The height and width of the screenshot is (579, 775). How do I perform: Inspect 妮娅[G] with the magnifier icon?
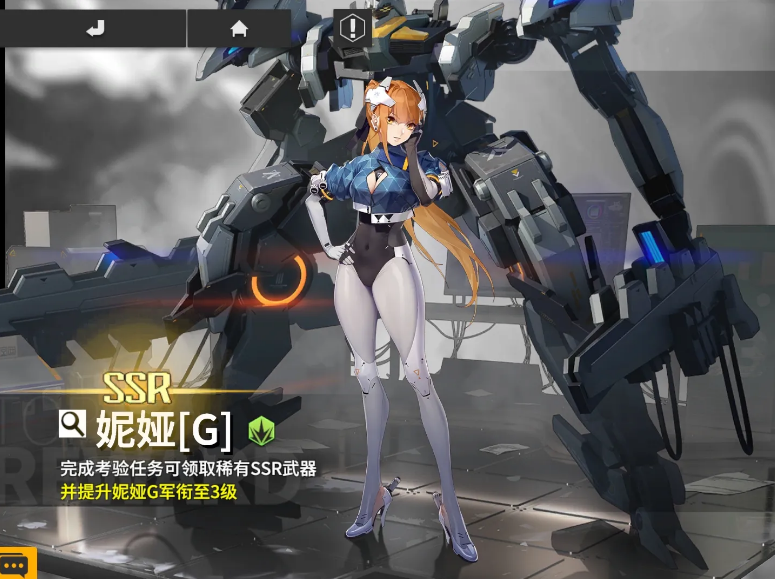[72, 424]
